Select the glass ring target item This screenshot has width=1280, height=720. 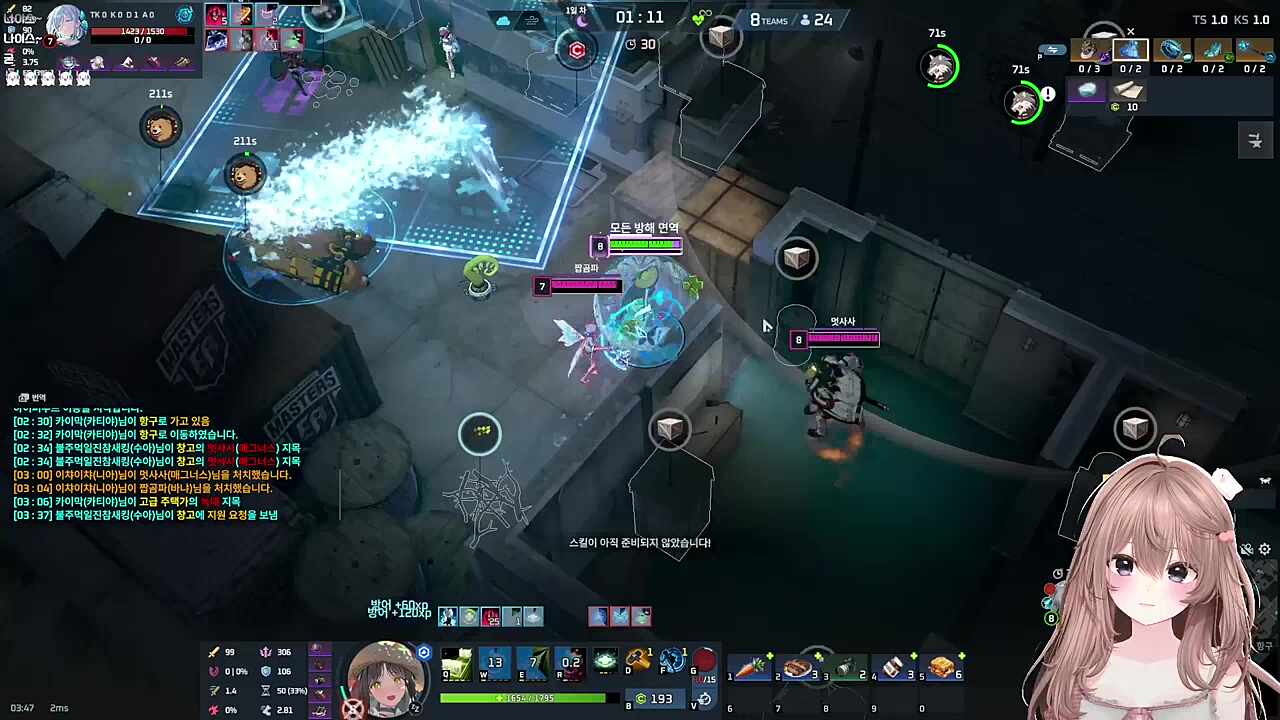(x=1172, y=50)
